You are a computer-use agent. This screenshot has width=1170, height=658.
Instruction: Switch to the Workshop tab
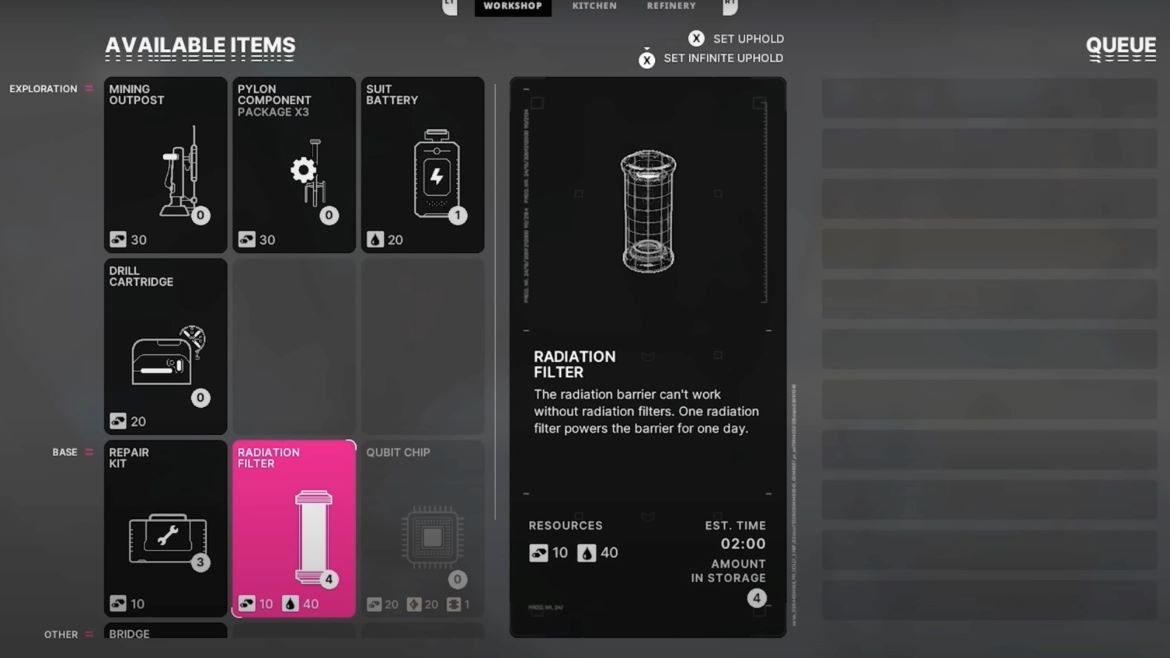point(512,7)
